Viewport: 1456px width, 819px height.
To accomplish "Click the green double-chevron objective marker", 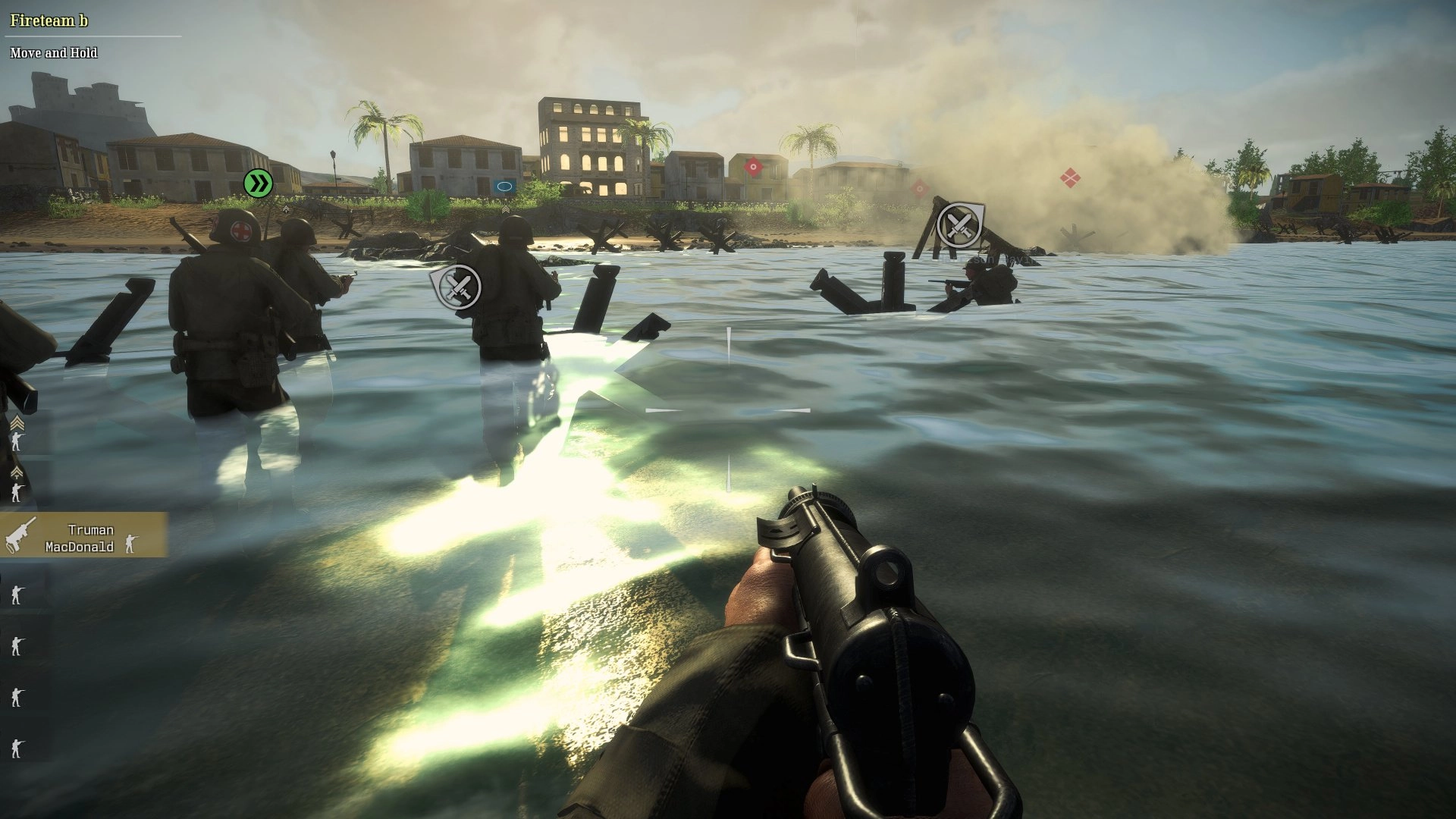I will pos(258,182).
